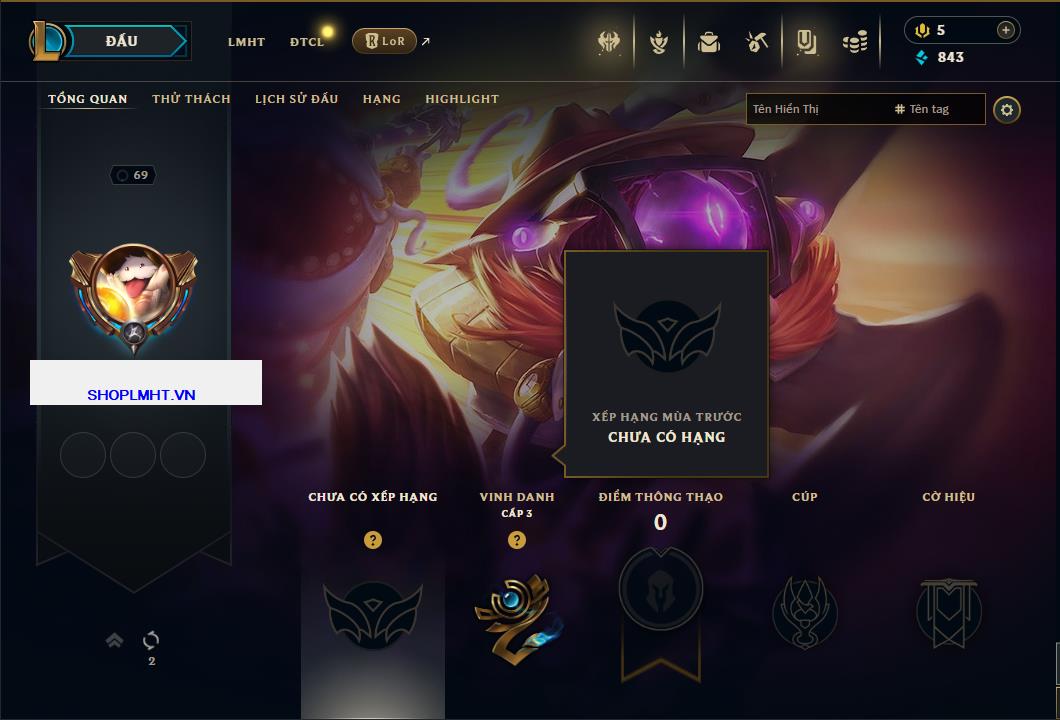
Task: Click the question mark under VINH DANH
Action: coord(517,540)
